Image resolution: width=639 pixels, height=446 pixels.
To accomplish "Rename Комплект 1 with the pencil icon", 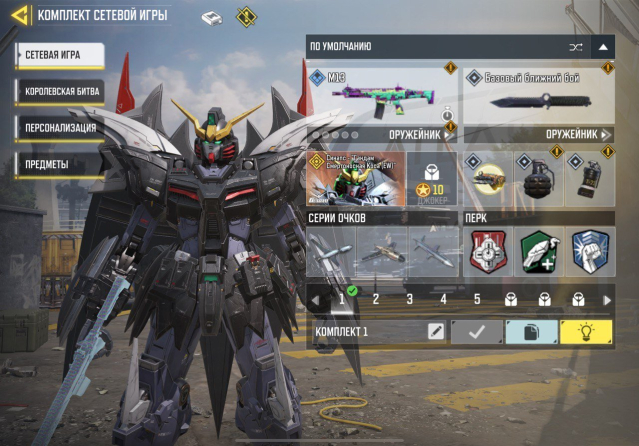I will [435, 332].
